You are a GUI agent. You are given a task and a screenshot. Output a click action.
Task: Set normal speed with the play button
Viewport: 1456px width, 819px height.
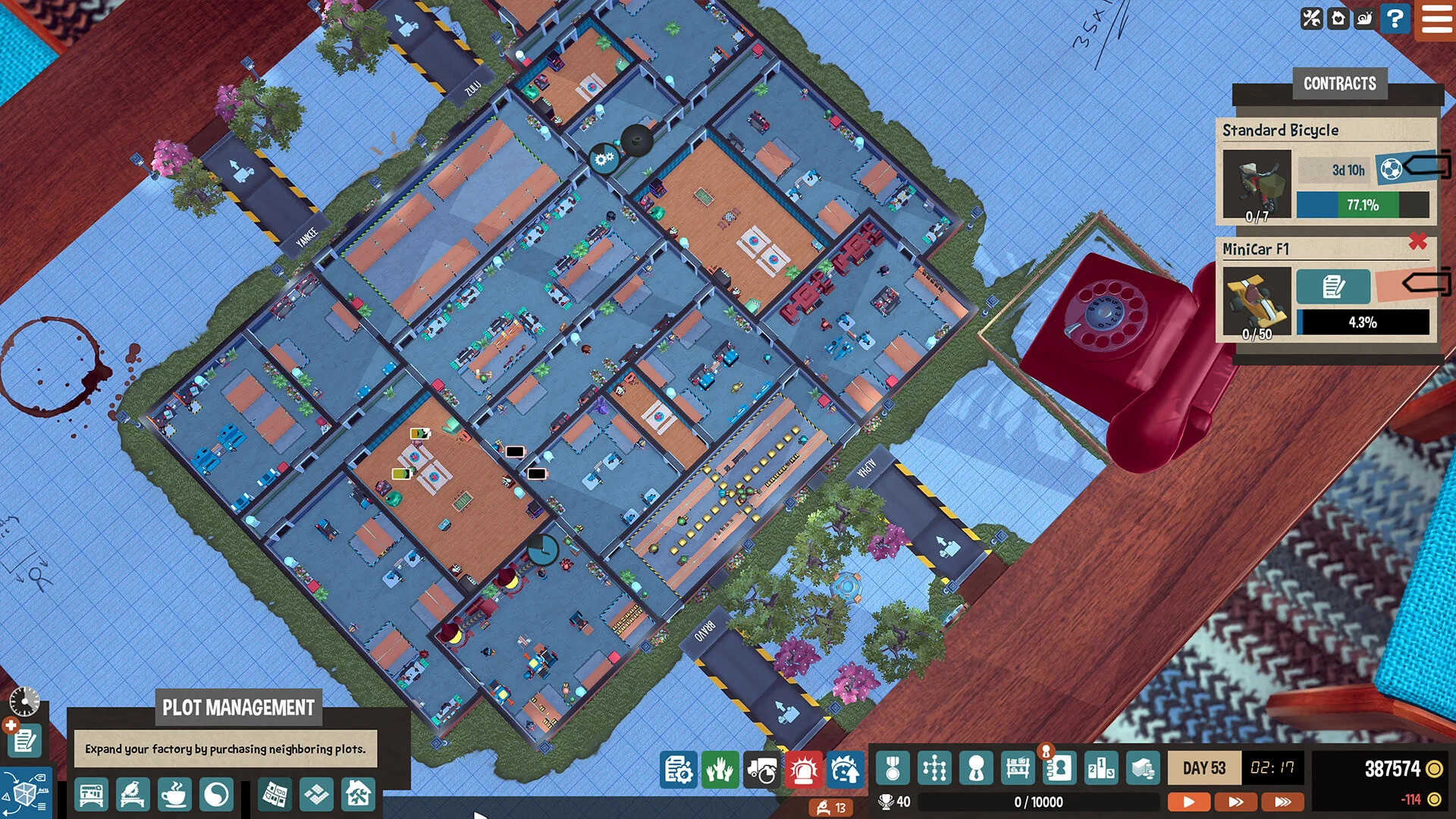pyautogui.click(x=1189, y=801)
